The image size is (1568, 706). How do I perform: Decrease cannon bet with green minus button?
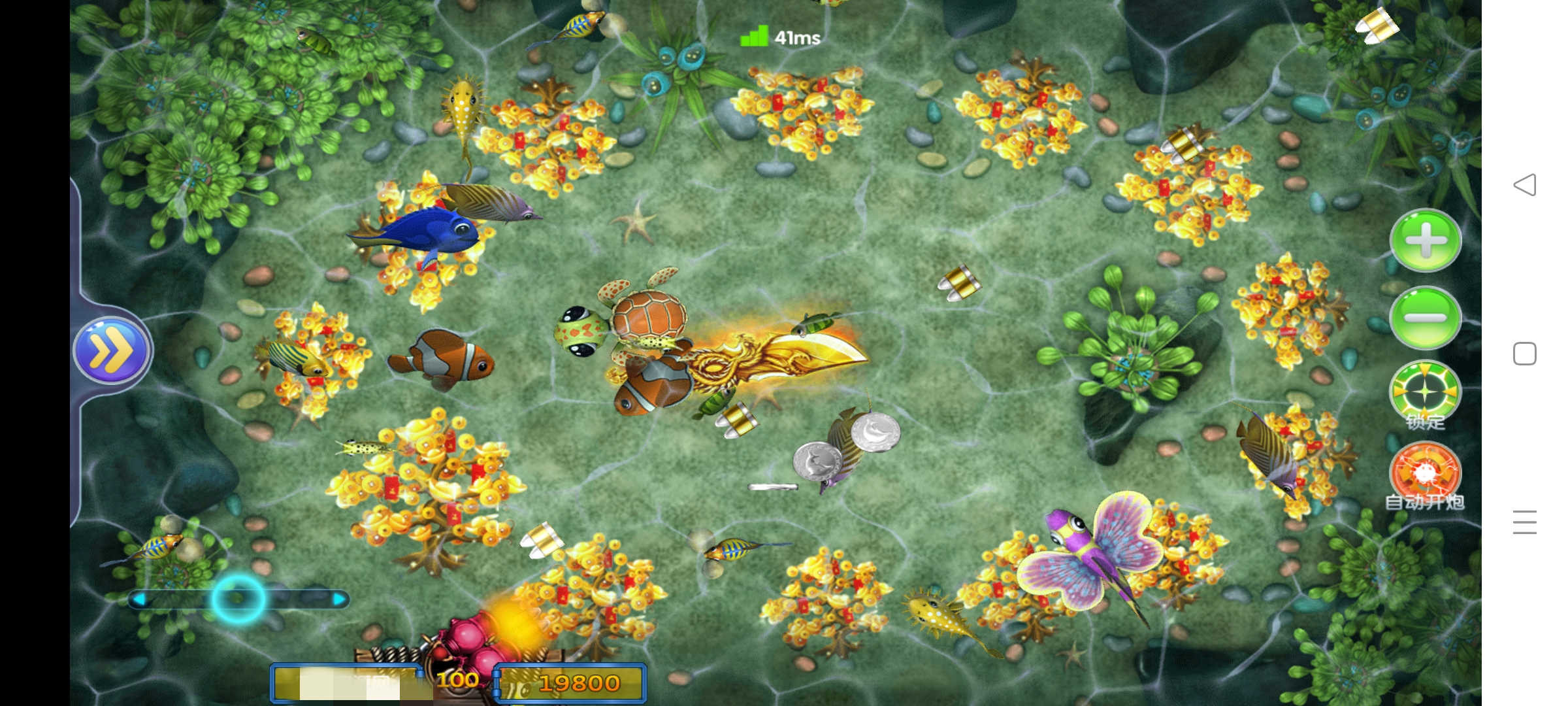point(1425,318)
